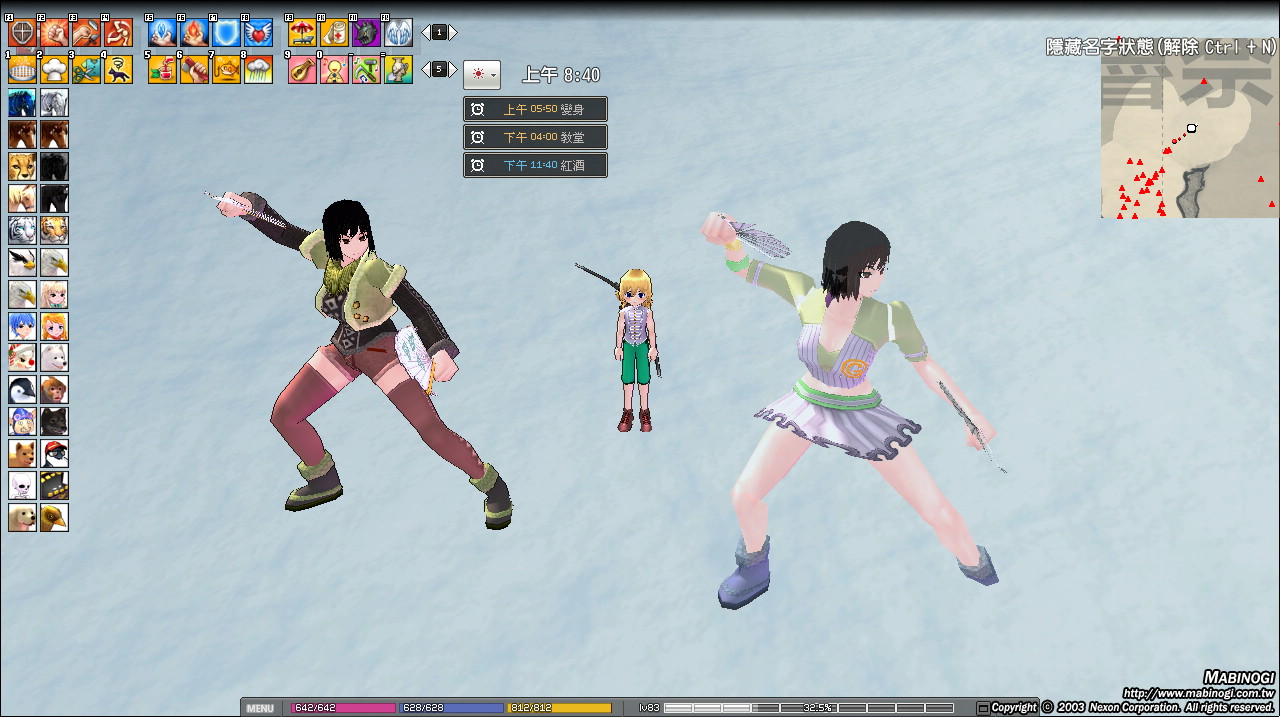The width and height of the screenshot is (1280, 717).
Task: Open the MENU button
Action: [260, 708]
